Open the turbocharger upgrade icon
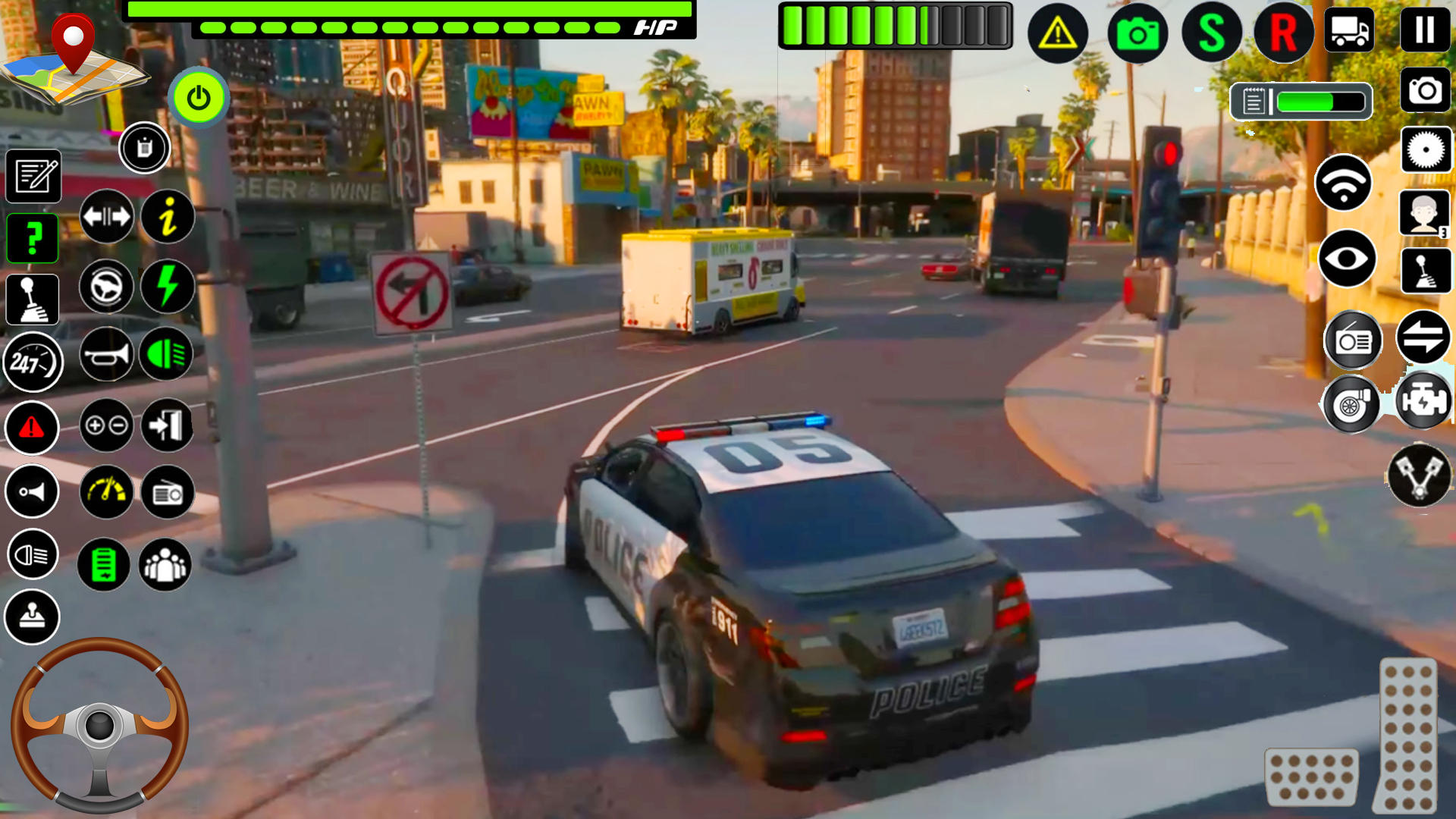The image size is (1456, 819). (1355, 404)
